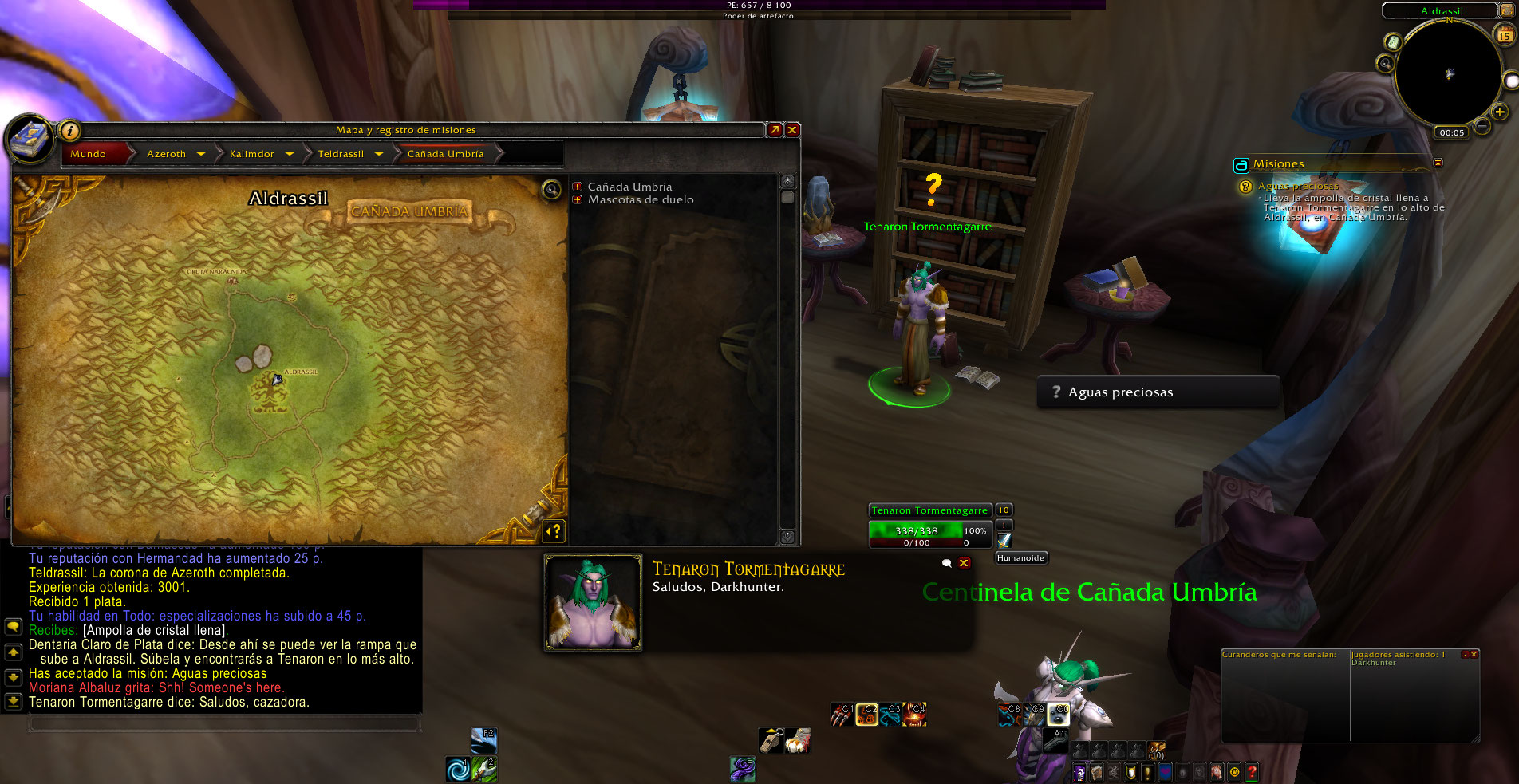Screen dimensions: 1519x784
Task: Open the Kalimdor map dropdown
Action: [x=290, y=154]
